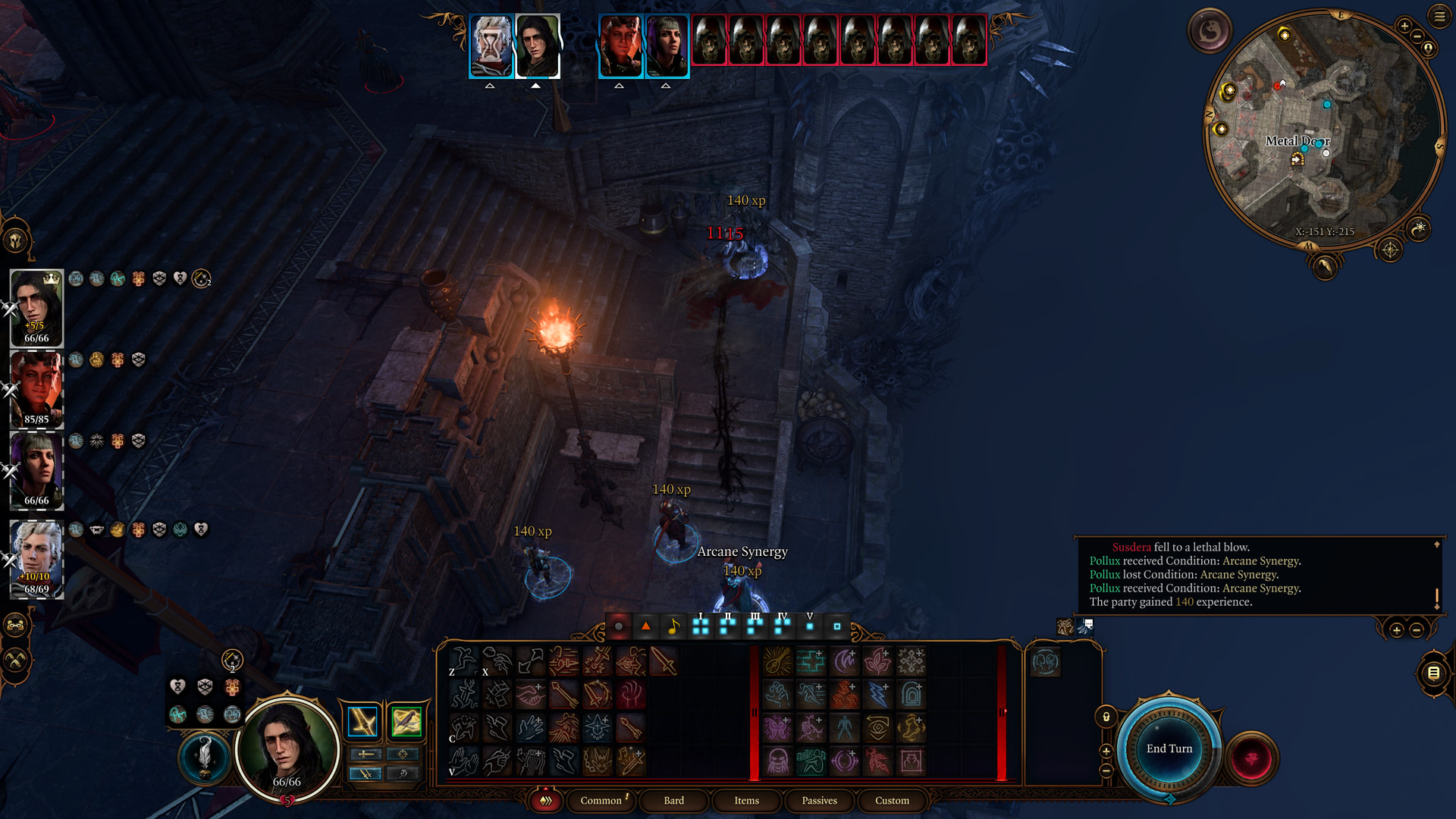Screen dimensions: 1456x819
Task: Select the dark-haired woman party portrait
Action: tap(36, 470)
